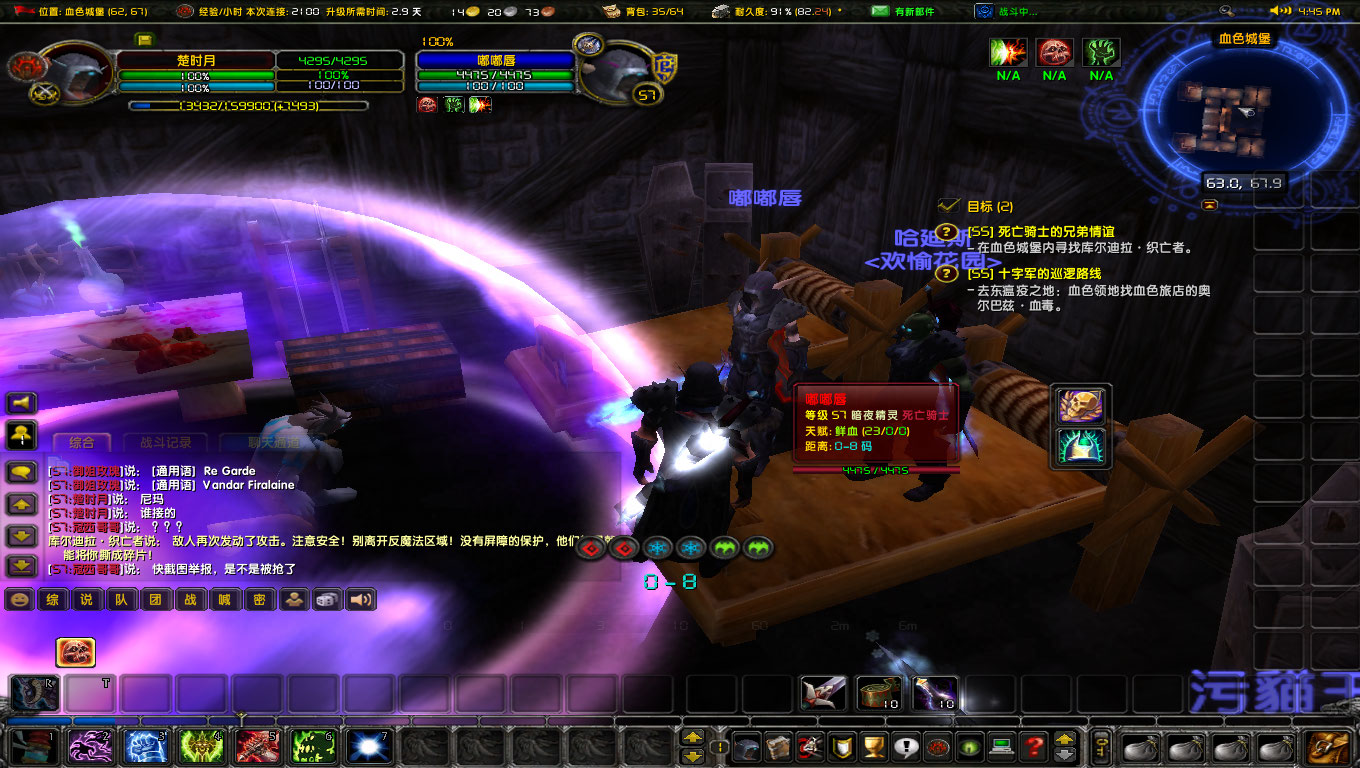Toggle the bag bar with the down arrow
The height and width of the screenshot is (768, 1360).
[1064, 757]
